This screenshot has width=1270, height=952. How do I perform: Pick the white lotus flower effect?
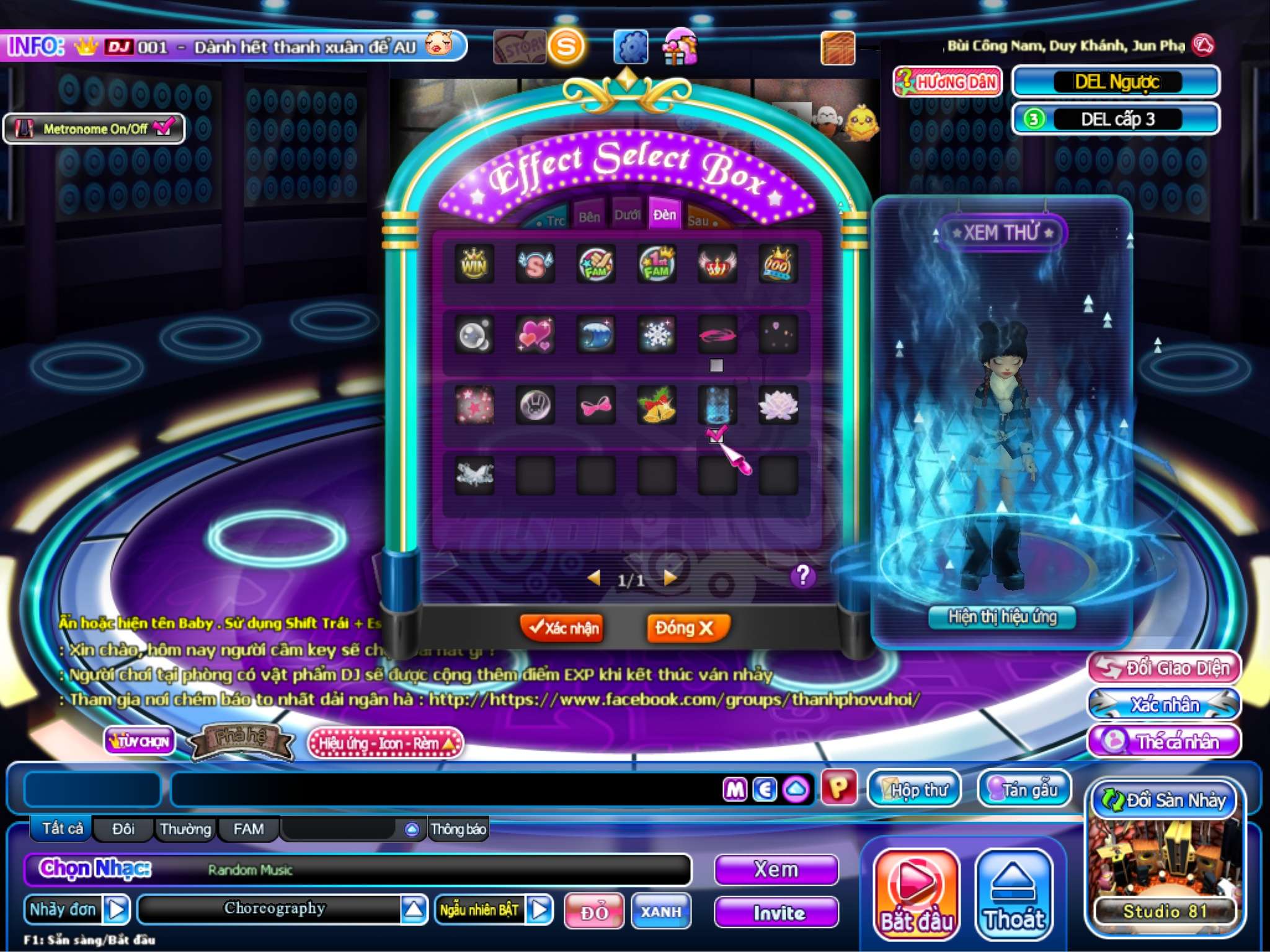(x=778, y=405)
